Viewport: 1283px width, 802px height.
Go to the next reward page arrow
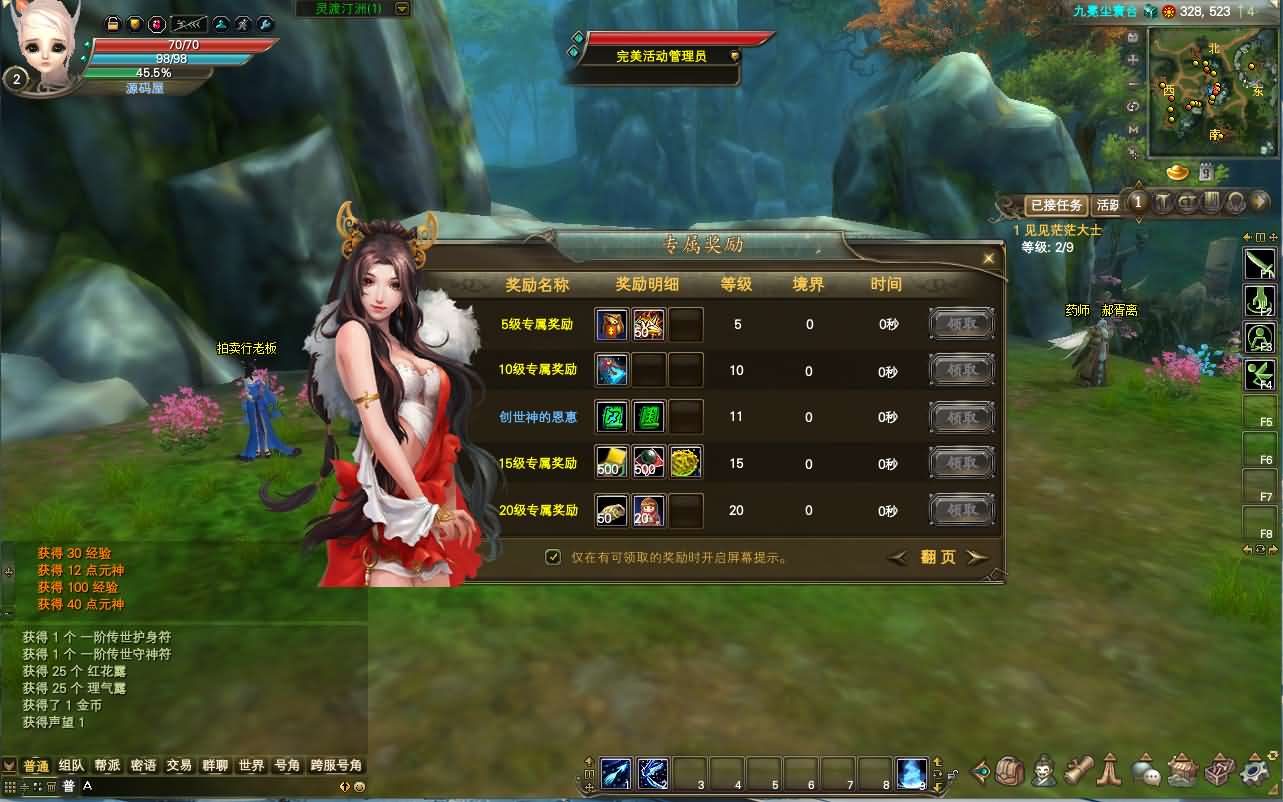977,557
